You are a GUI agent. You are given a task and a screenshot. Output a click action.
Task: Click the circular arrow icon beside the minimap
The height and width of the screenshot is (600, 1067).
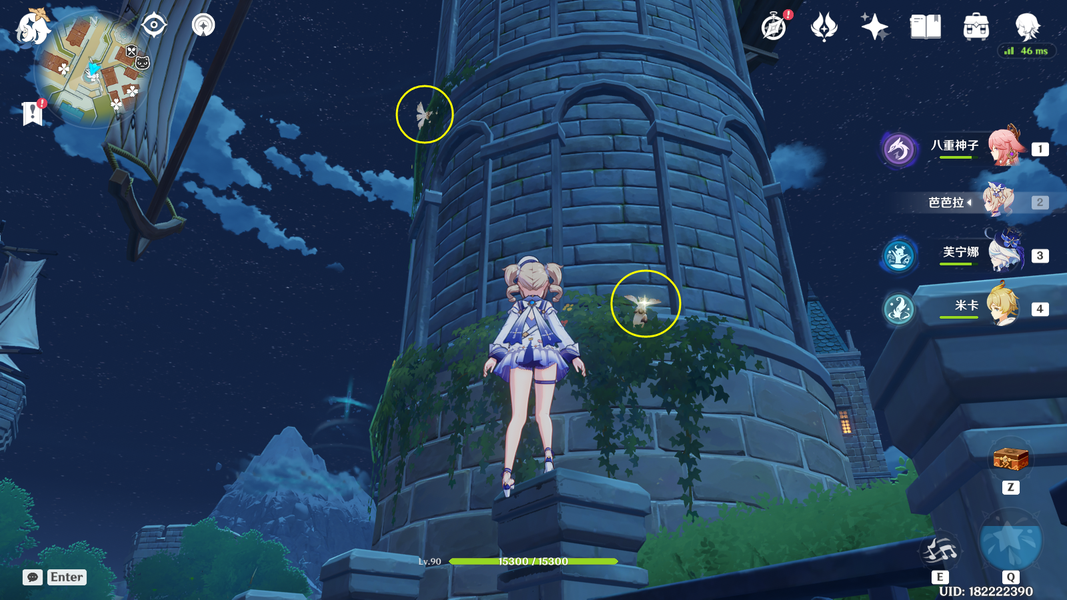[x=203, y=25]
